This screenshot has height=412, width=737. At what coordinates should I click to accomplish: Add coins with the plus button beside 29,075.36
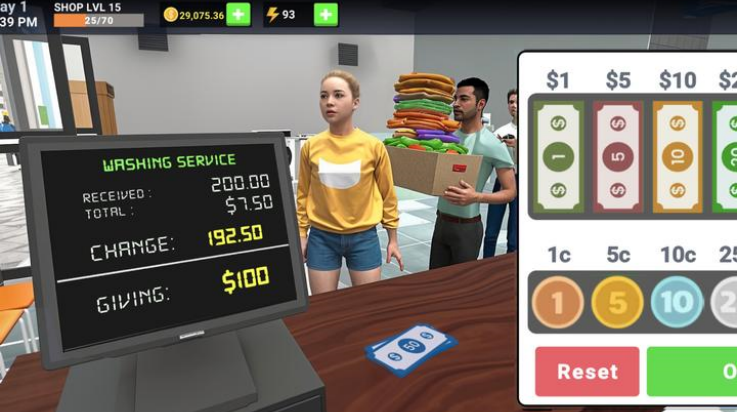238,15
